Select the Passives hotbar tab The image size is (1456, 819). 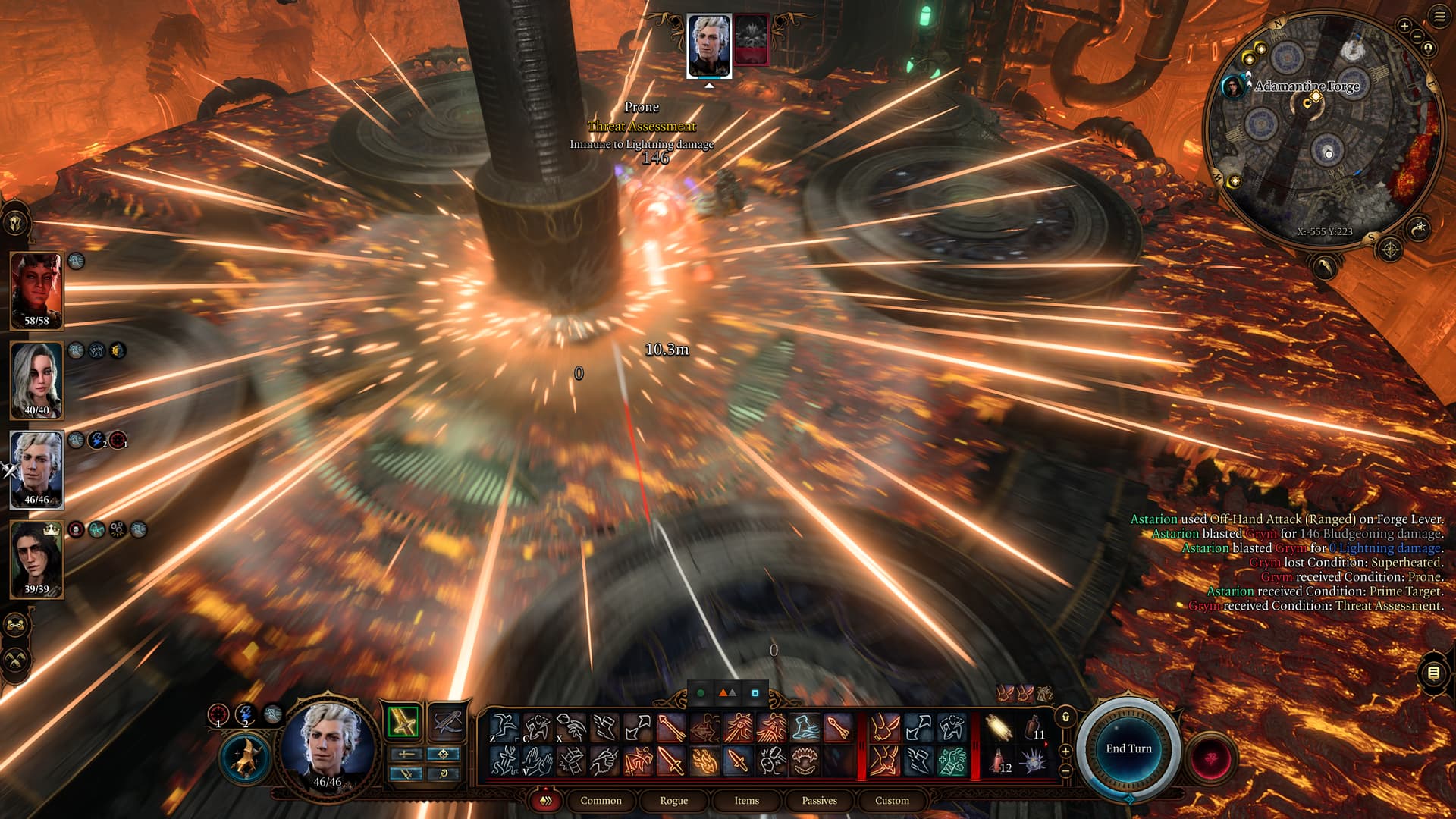pos(819,800)
